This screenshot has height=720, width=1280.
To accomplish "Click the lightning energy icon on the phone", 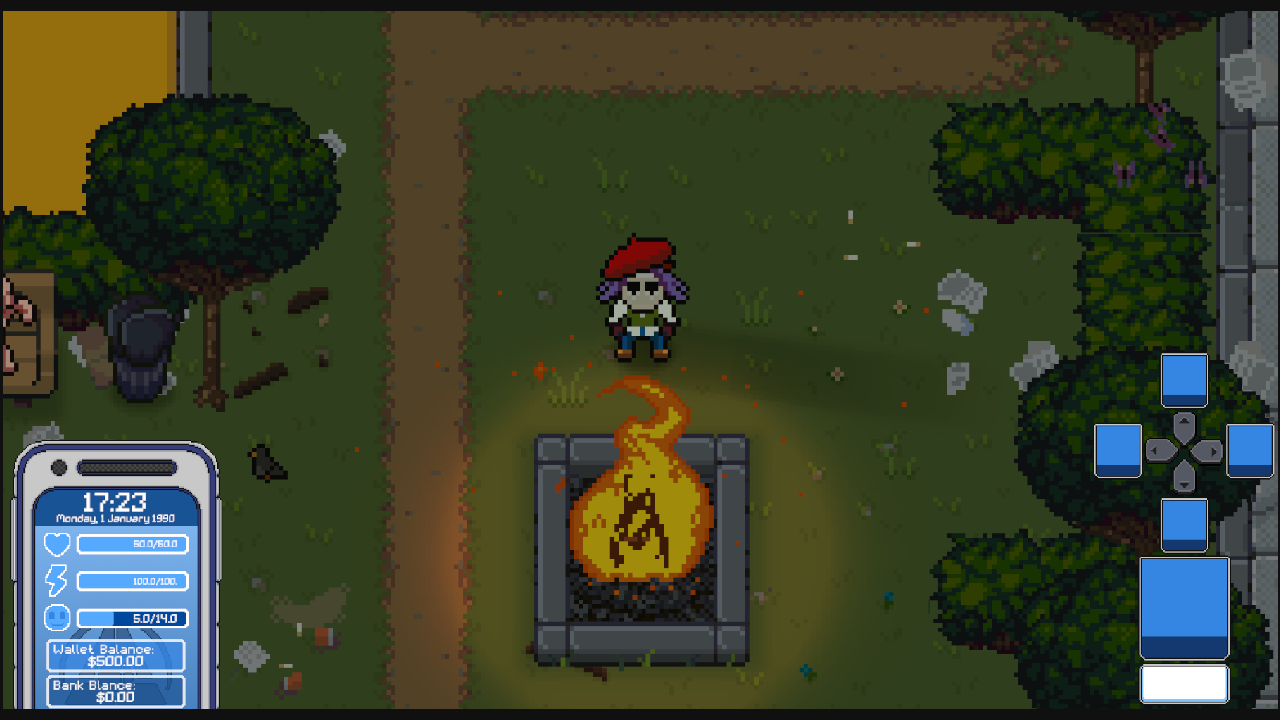I will point(57,581).
